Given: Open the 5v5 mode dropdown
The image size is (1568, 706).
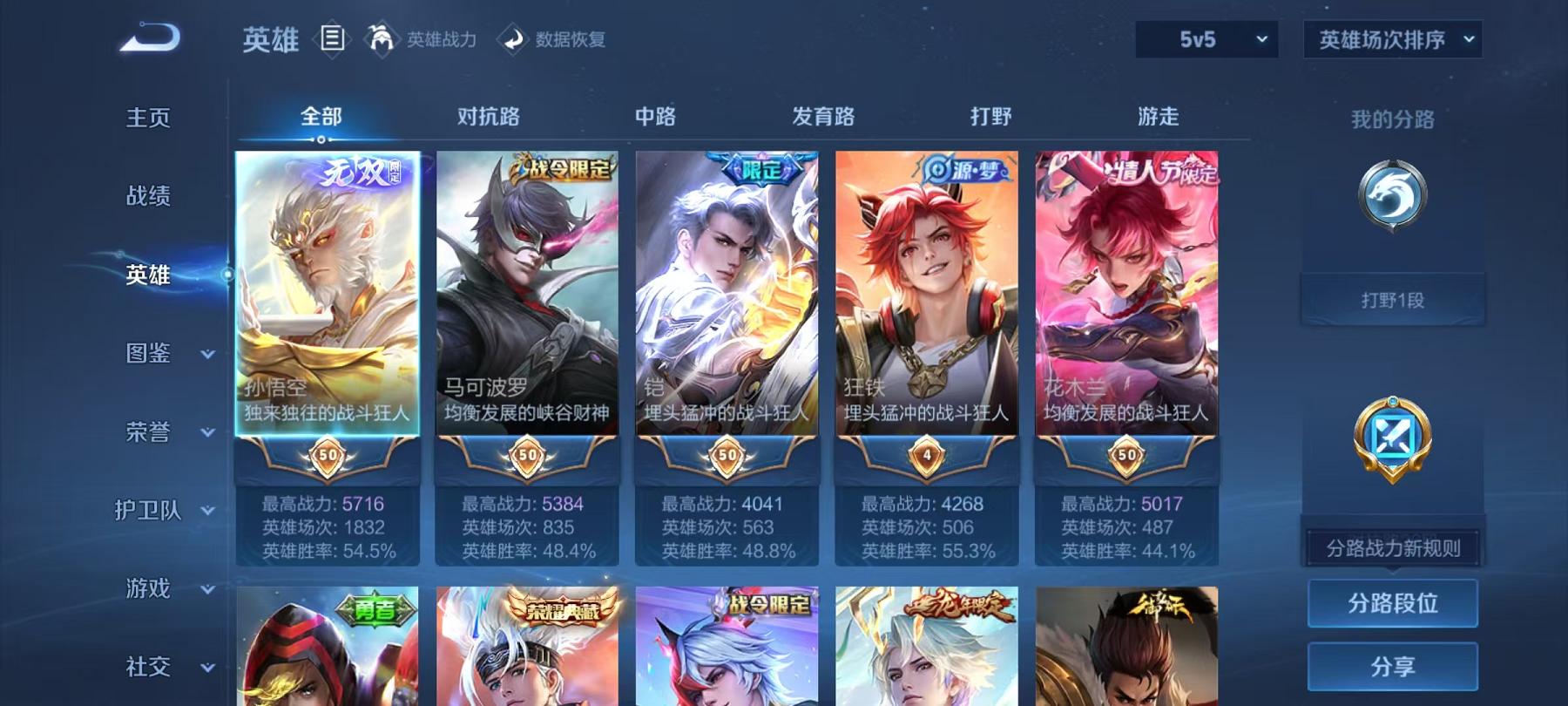Looking at the screenshot, I should (x=1205, y=39).
